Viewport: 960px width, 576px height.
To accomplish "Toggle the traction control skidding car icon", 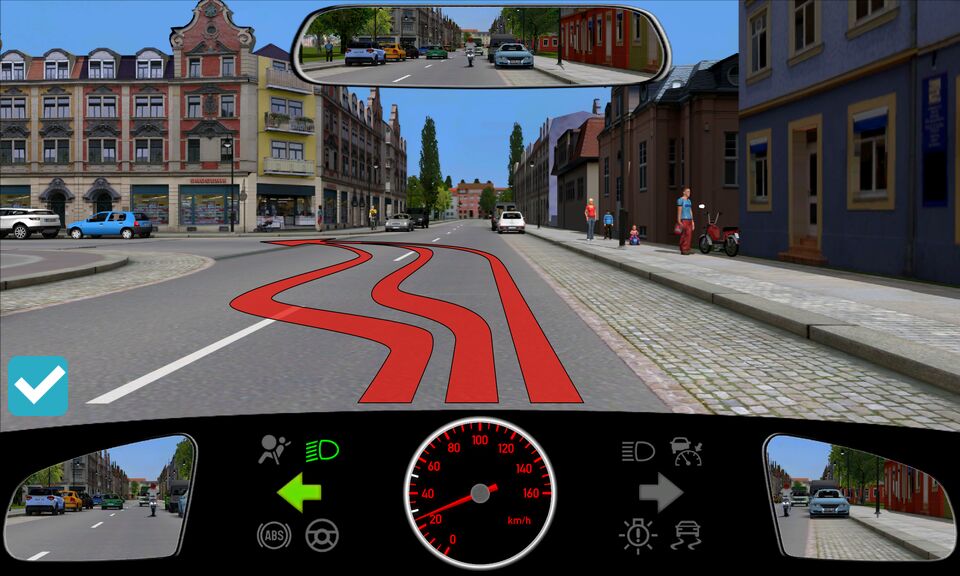I will point(686,535).
